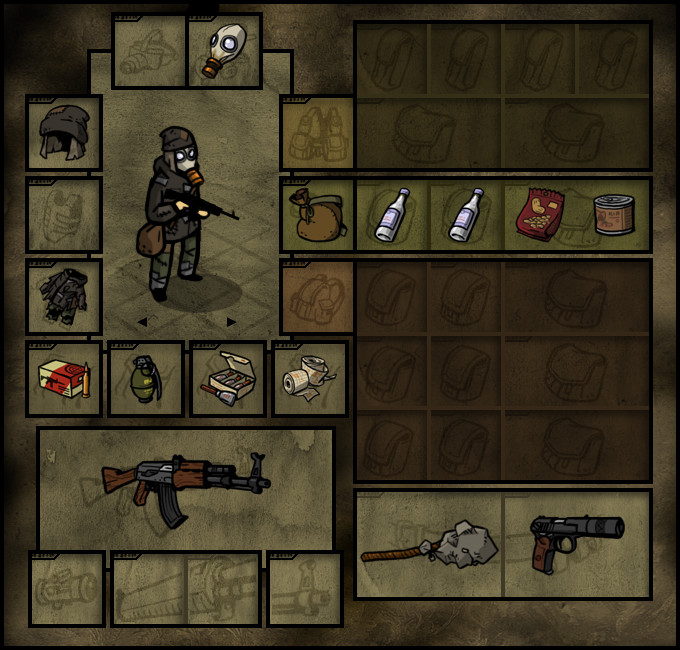Rotate character with the right arrow
This screenshot has width=680, height=650.
click(x=231, y=322)
